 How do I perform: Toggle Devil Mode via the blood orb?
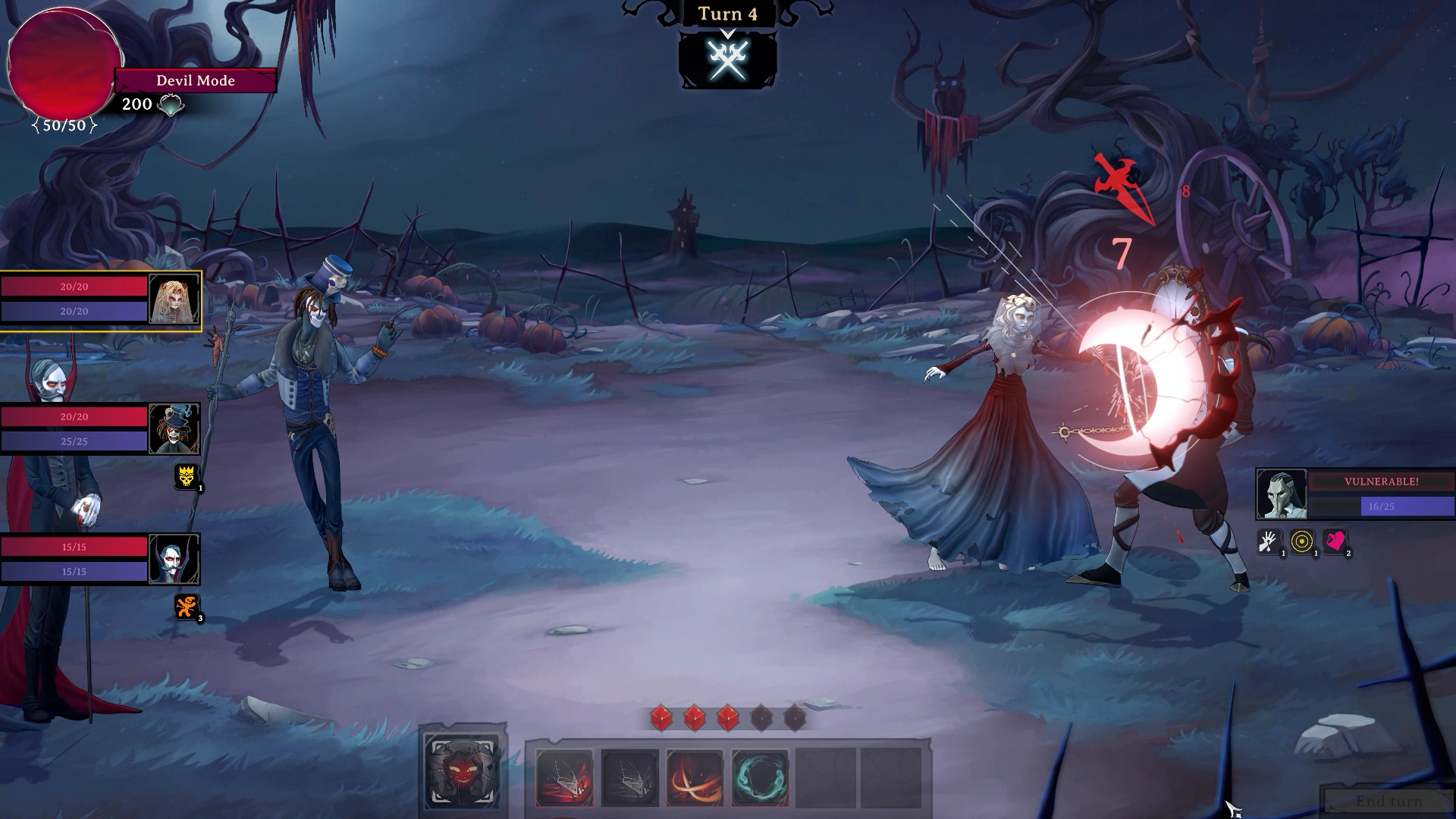click(x=63, y=61)
